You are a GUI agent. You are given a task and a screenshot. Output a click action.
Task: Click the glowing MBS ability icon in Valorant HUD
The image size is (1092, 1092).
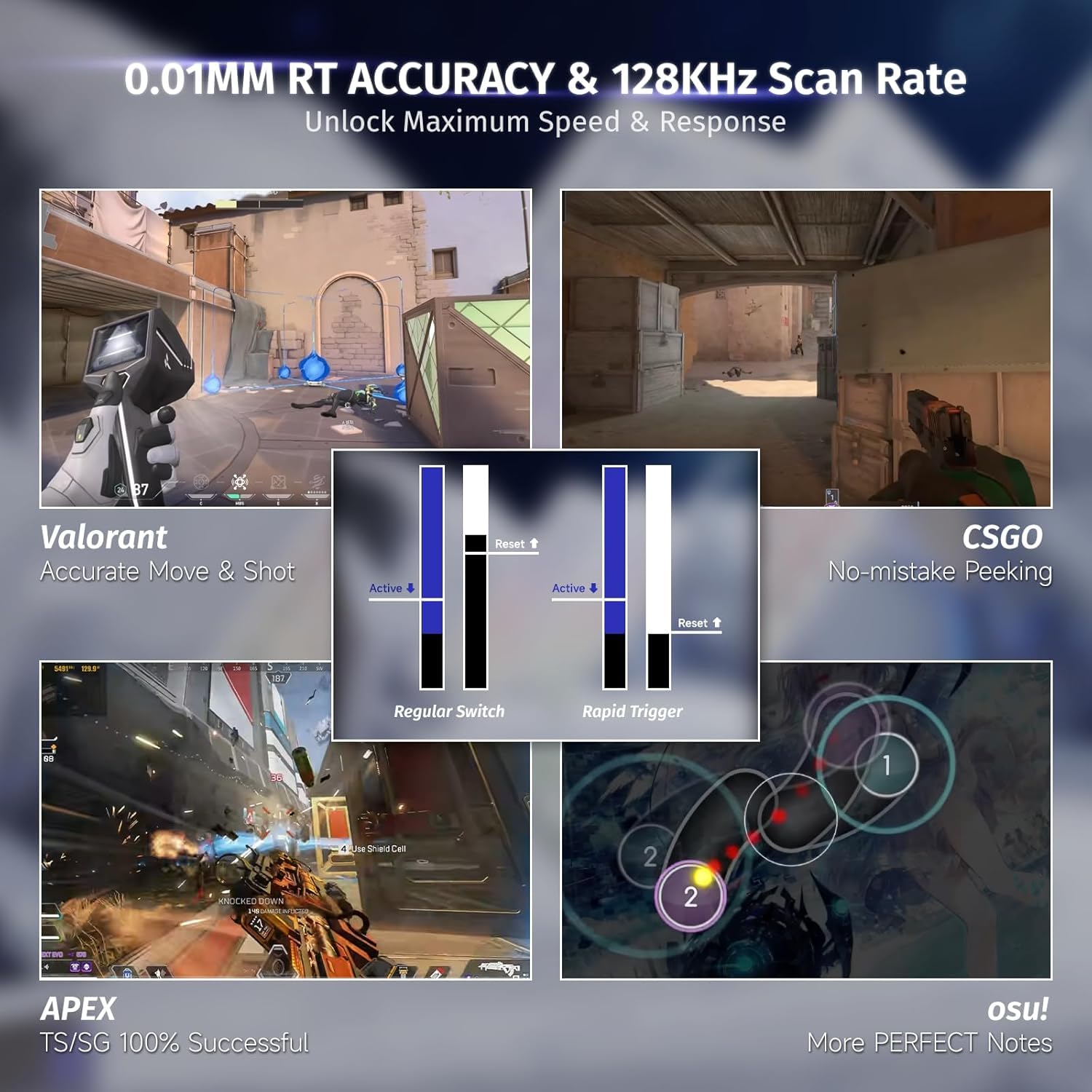coord(238,480)
